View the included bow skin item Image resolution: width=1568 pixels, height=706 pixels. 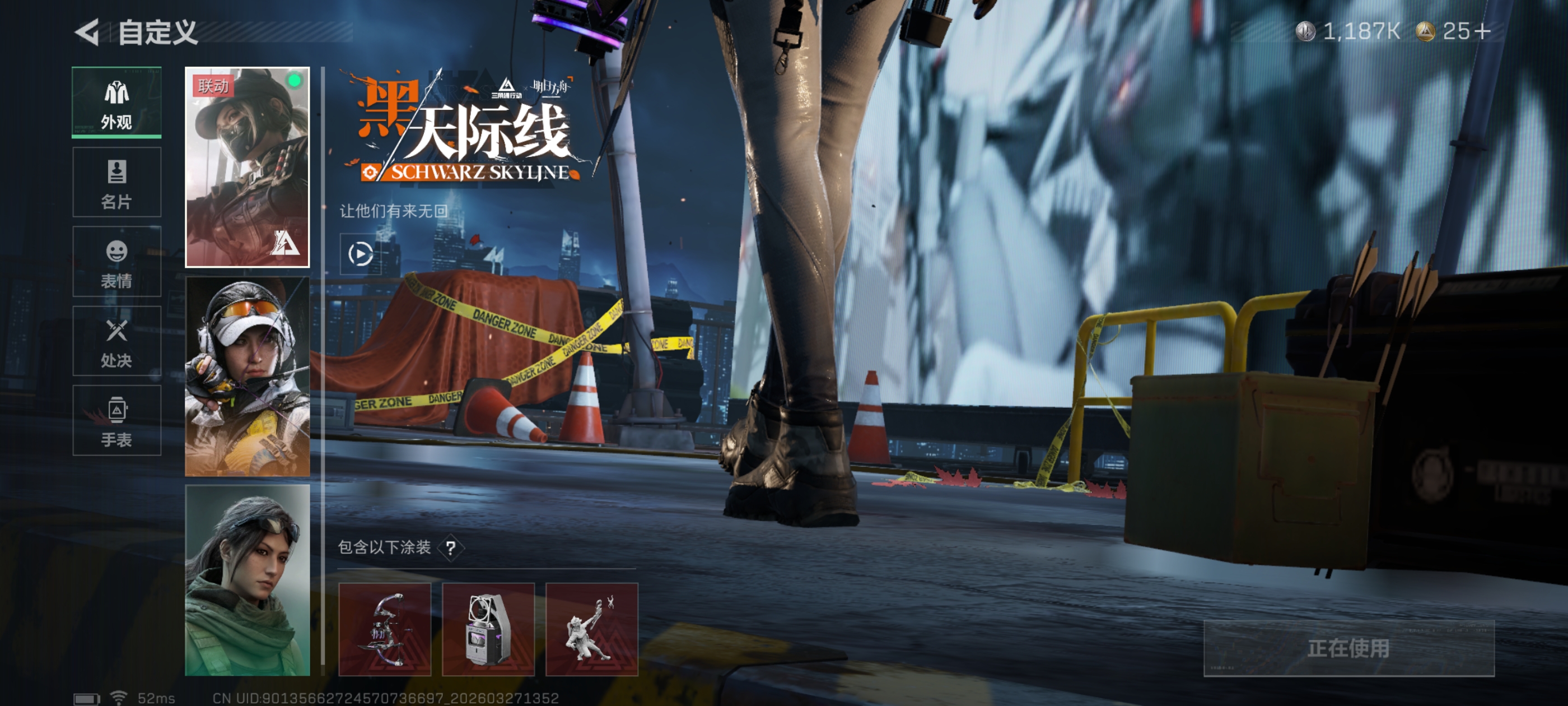click(385, 629)
